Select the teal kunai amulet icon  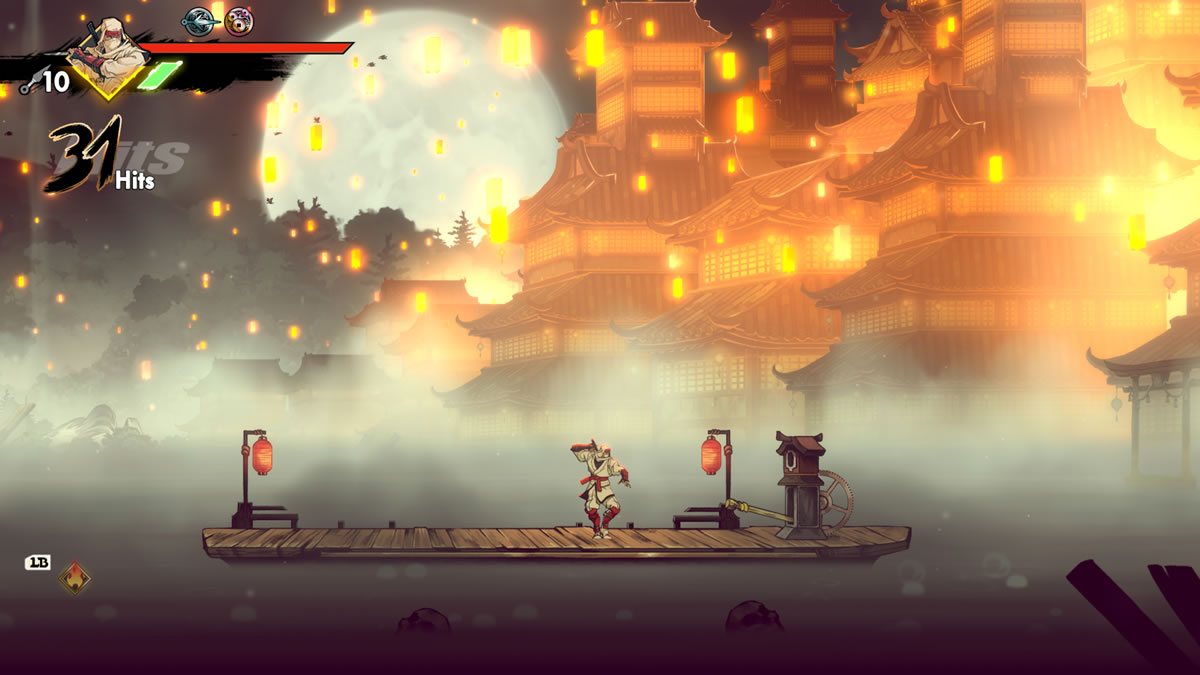(x=199, y=21)
